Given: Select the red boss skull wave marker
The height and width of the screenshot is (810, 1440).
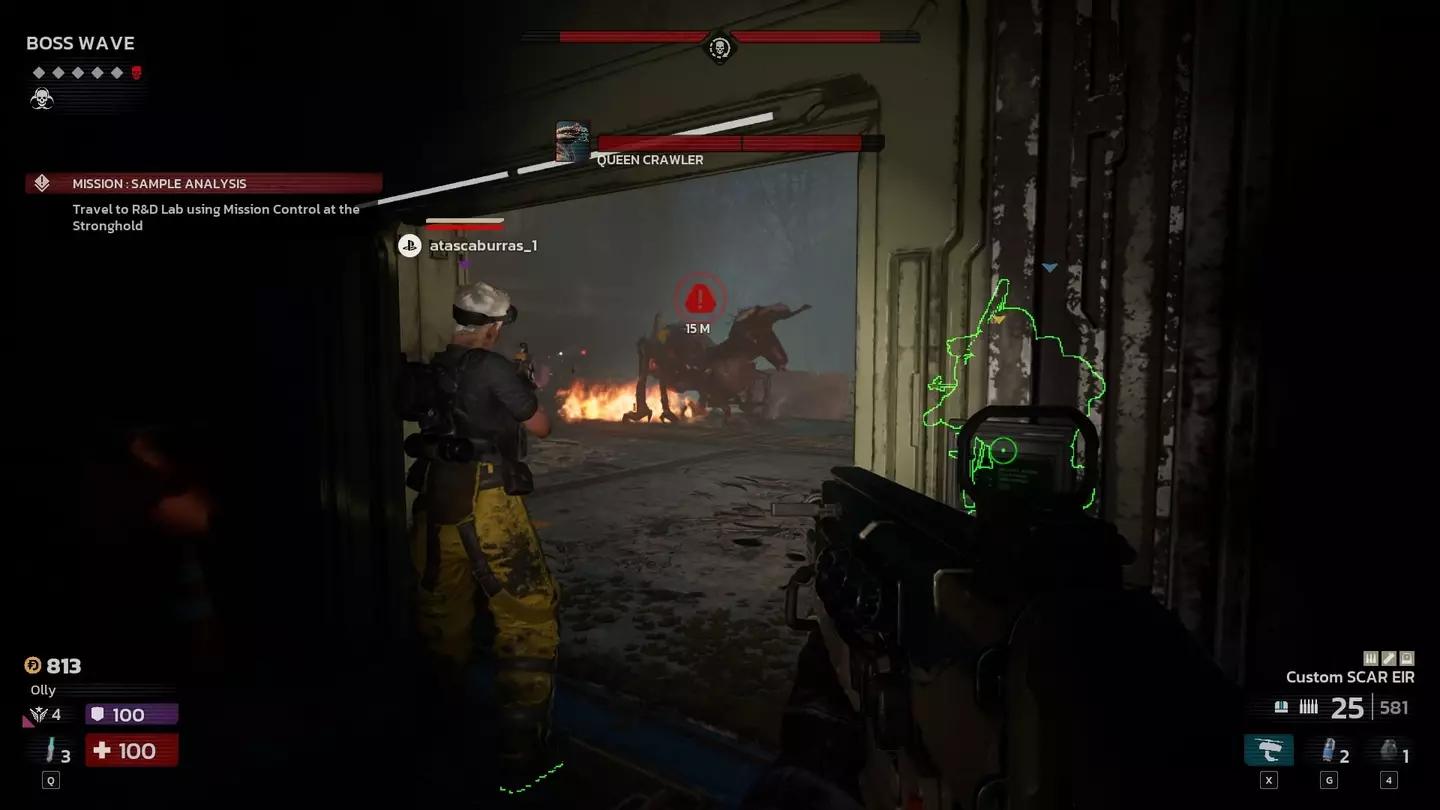Looking at the screenshot, I should tap(137, 73).
